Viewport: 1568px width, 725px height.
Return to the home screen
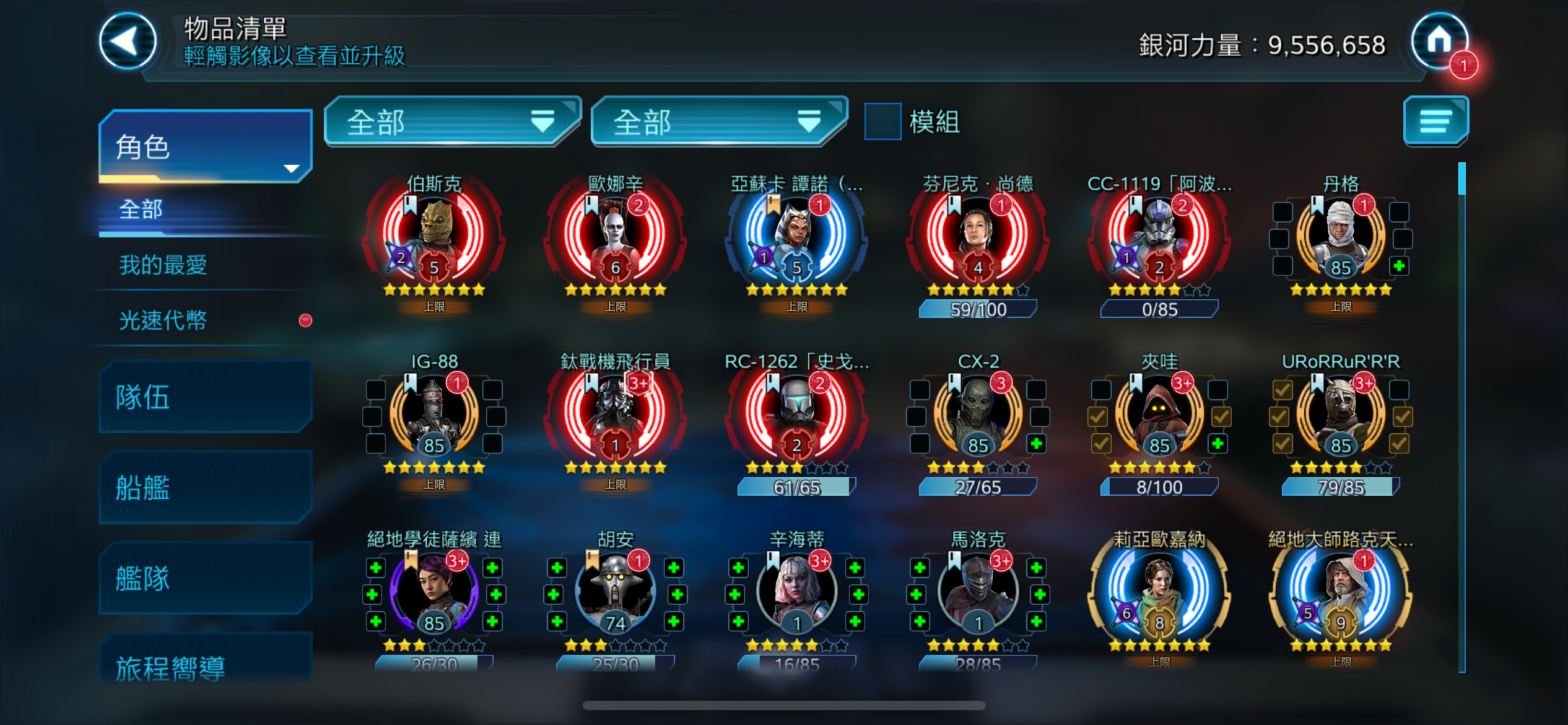click(1439, 41)
